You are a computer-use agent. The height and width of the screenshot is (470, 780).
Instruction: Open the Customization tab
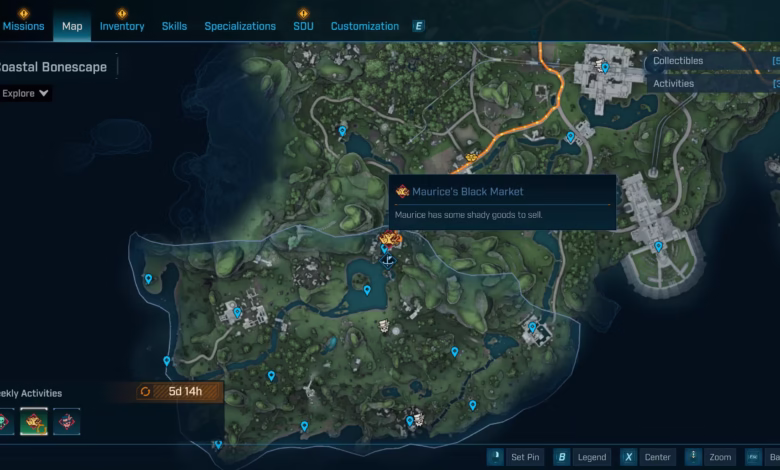point(364,26)
